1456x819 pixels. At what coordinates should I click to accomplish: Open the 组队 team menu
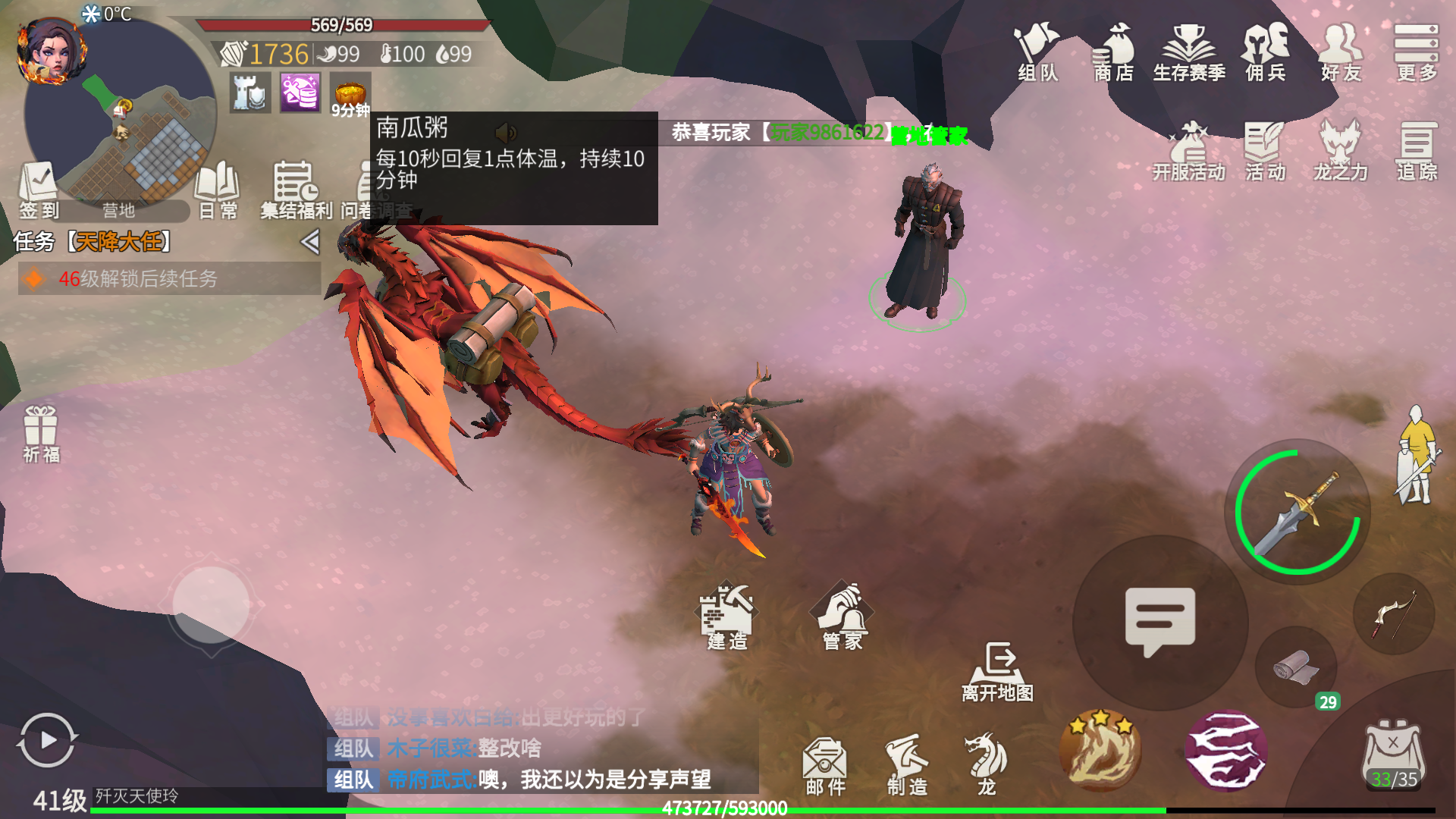click(1037, 52)
